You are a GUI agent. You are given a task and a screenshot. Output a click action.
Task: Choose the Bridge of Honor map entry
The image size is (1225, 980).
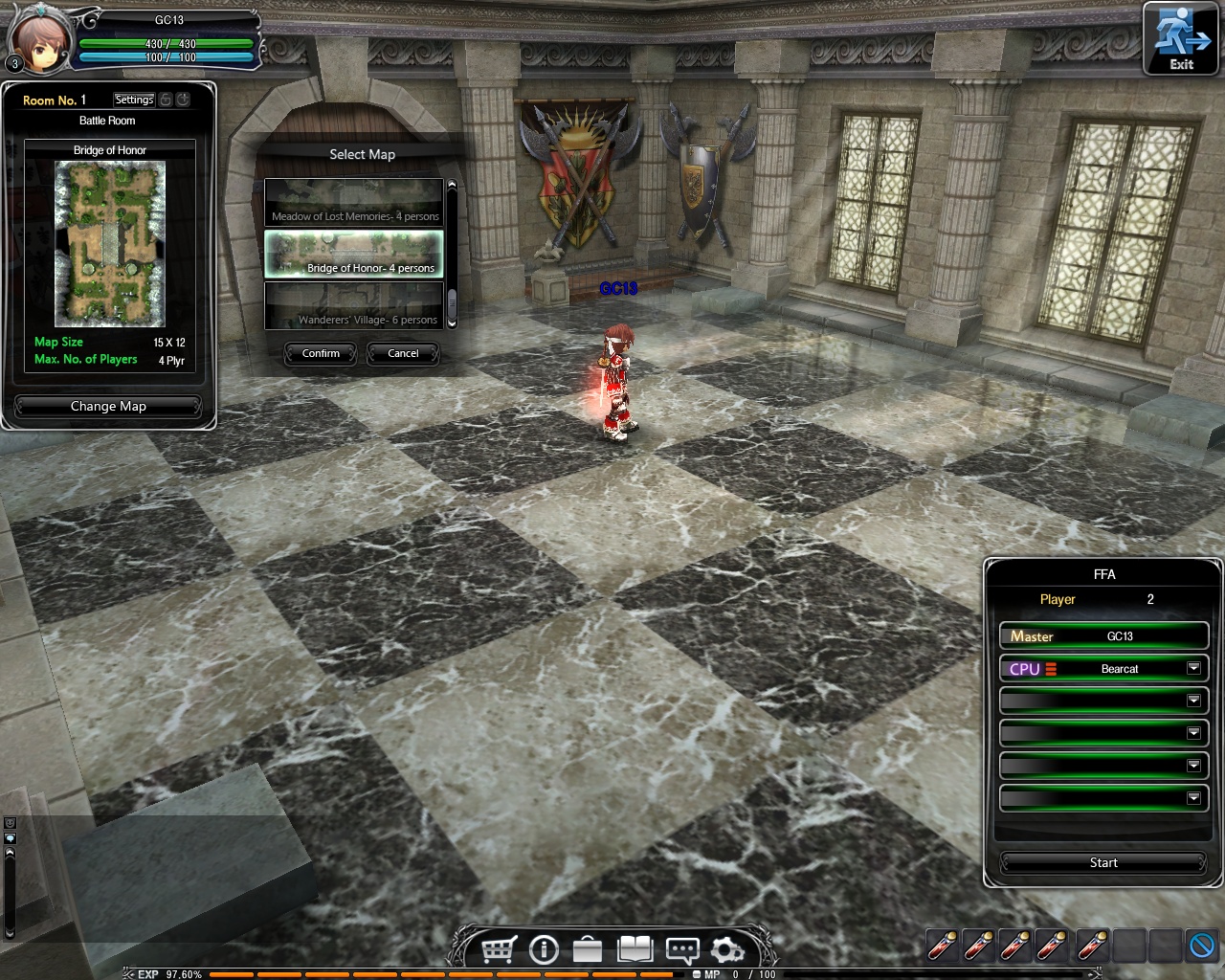354,255
